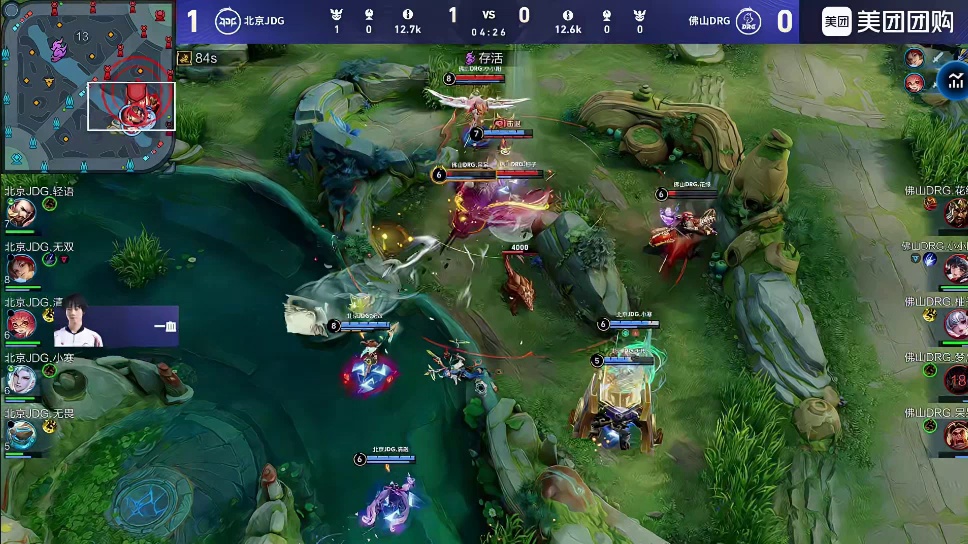Click the 佛山DRG team logo
This screenshot has width=968, height=544.
click(747, 21)
